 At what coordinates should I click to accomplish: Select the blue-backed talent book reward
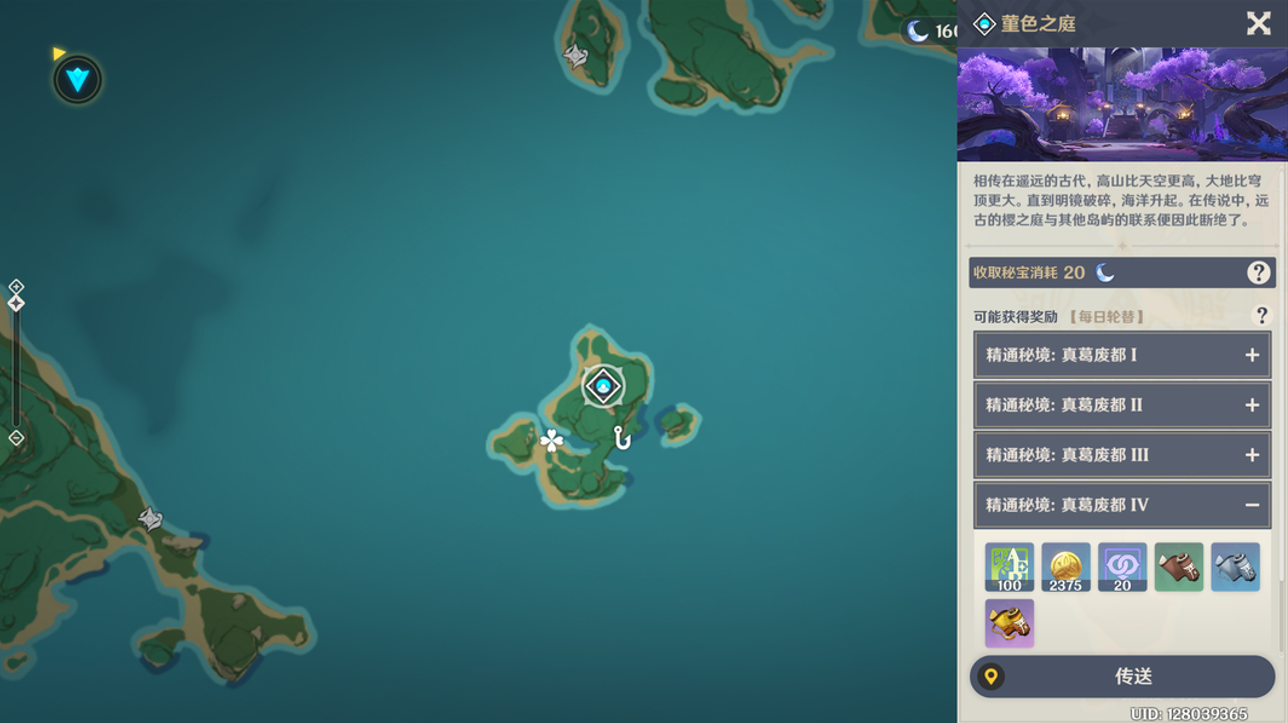tap(1235, 567)
